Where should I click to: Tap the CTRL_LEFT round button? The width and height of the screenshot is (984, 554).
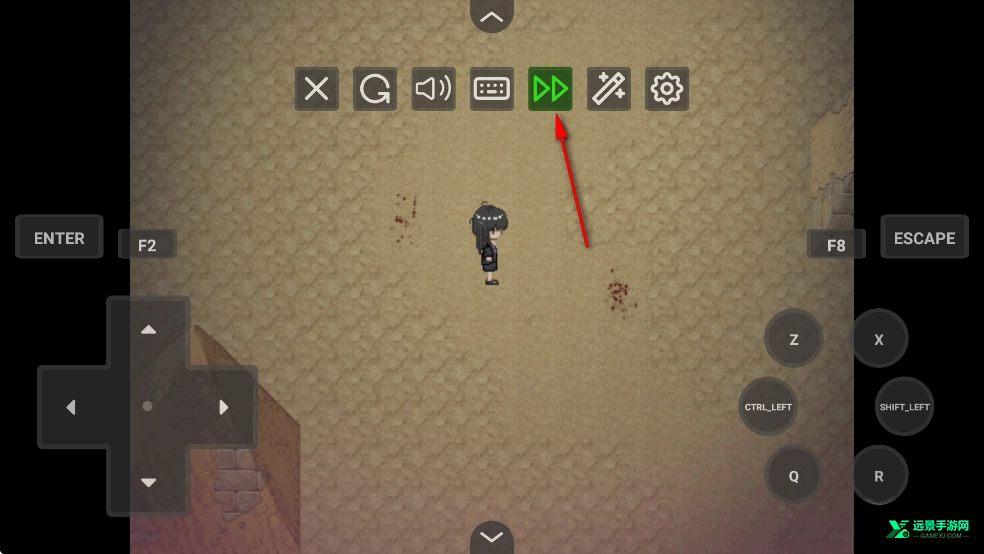(x=768, y=407)
